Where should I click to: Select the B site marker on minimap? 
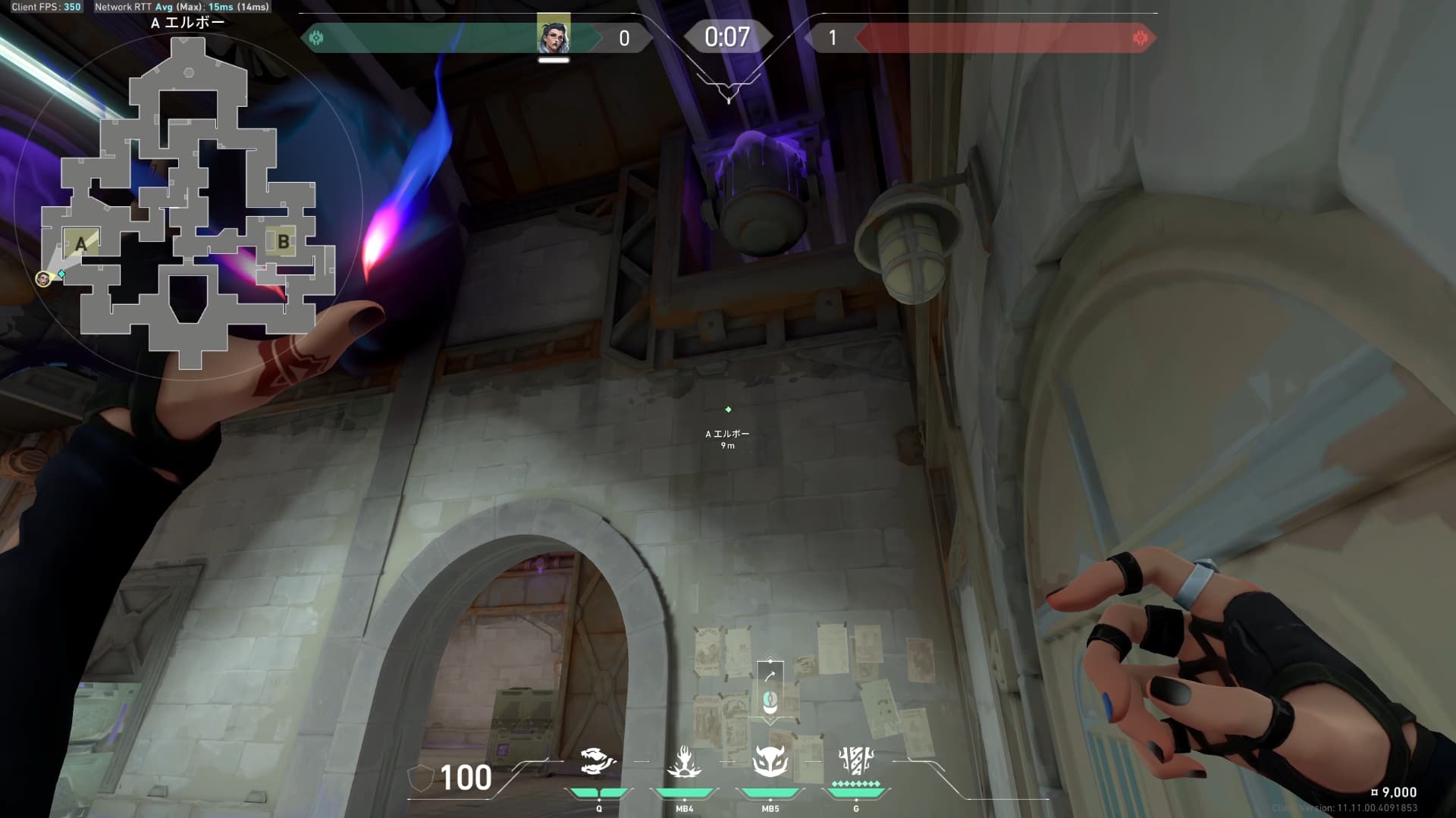(283, 242)
